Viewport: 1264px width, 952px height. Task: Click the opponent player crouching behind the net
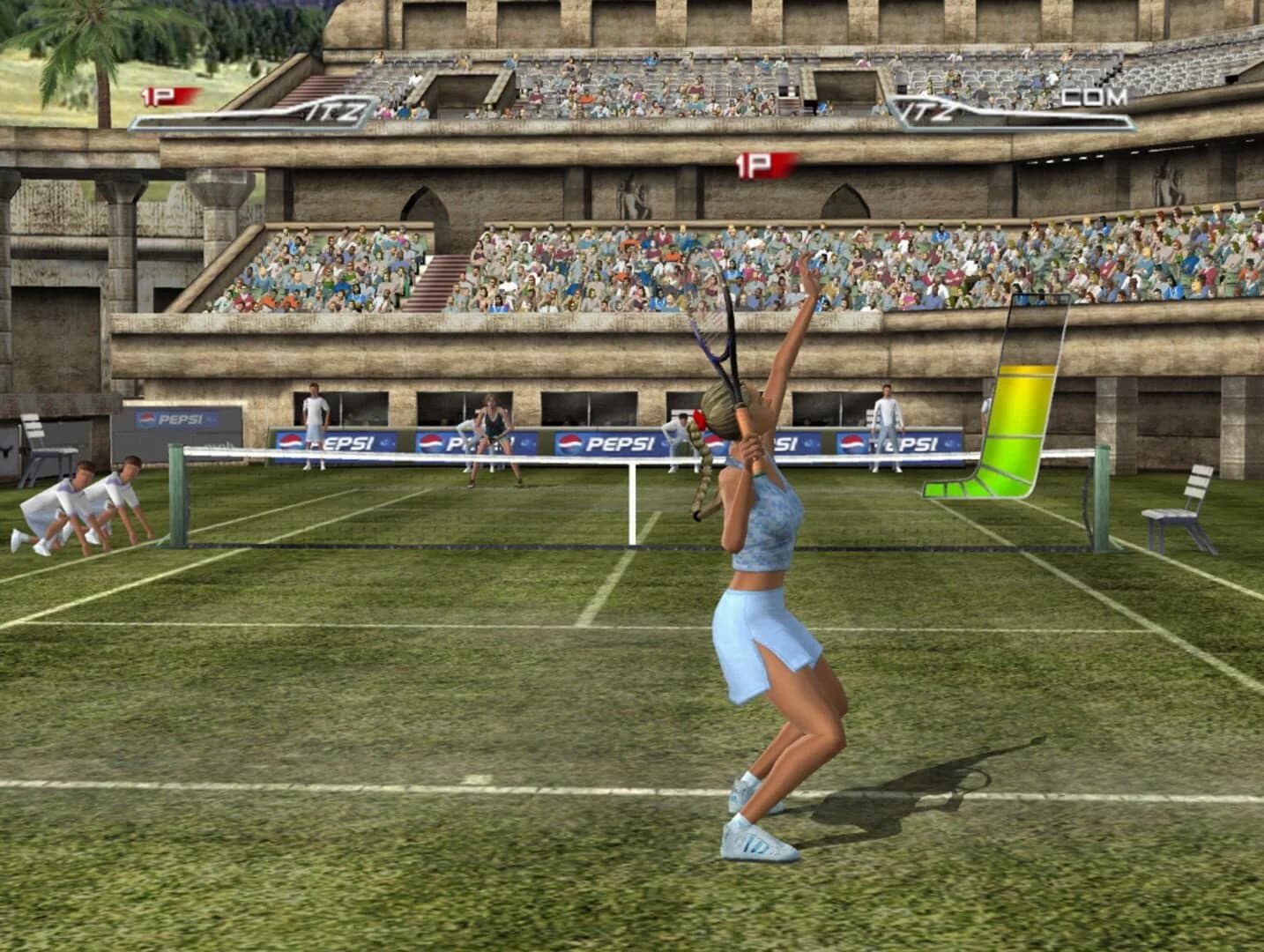tap(494, 441)
